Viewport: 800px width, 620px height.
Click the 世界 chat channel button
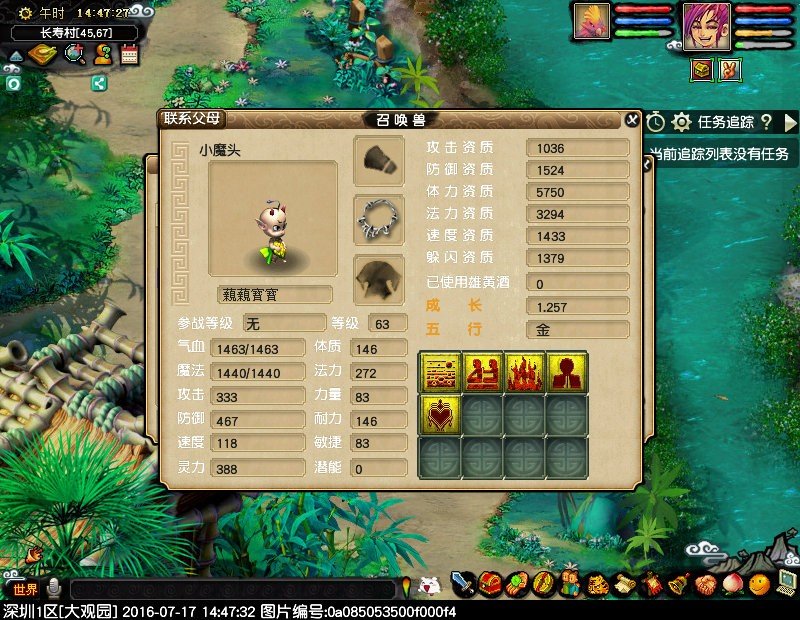[x=24, y=588]
